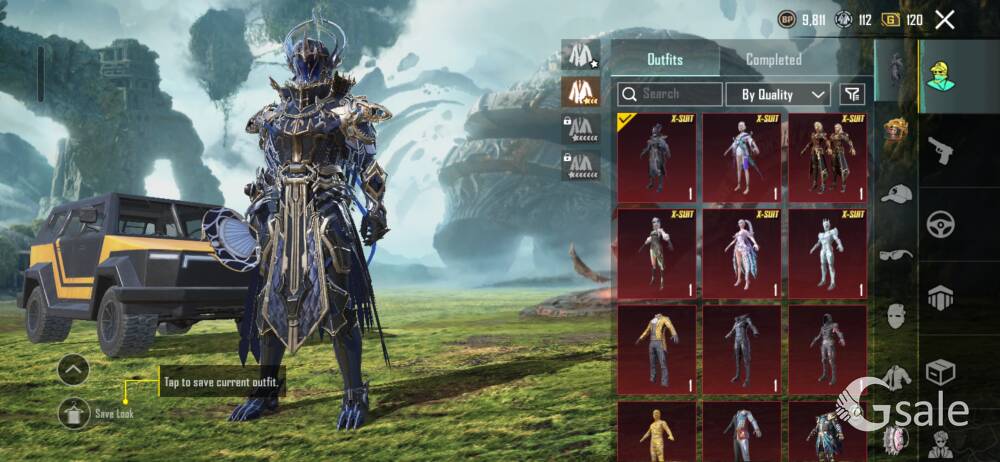Show the sunglasses eyewear category
The image size is (1000, 462).
pos(896,254)
